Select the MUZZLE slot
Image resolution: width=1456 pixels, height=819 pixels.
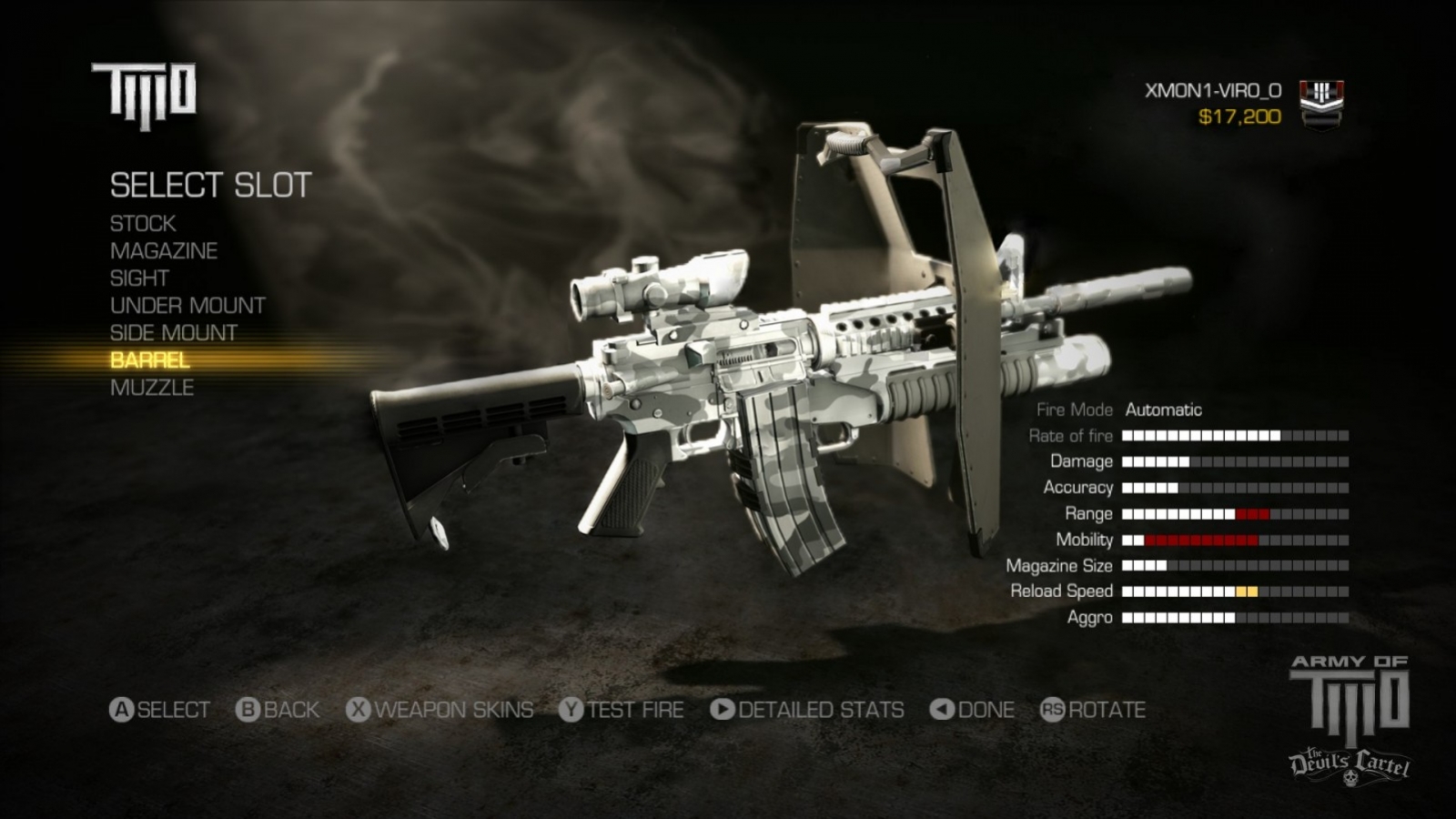[x=150, y=387]
